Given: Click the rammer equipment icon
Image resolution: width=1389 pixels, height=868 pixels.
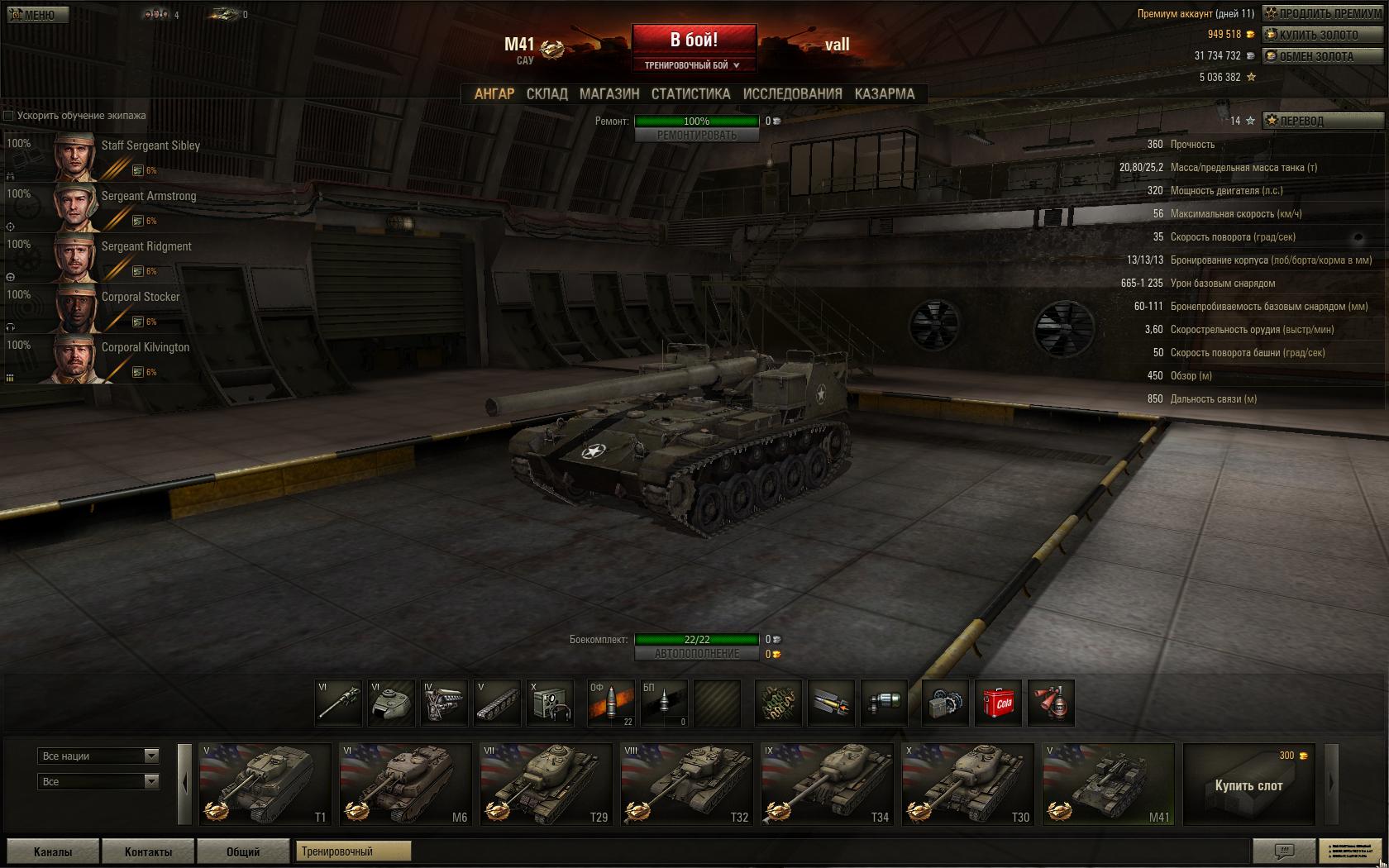Looking at the screenshot, I should click(x=831, y=703).
